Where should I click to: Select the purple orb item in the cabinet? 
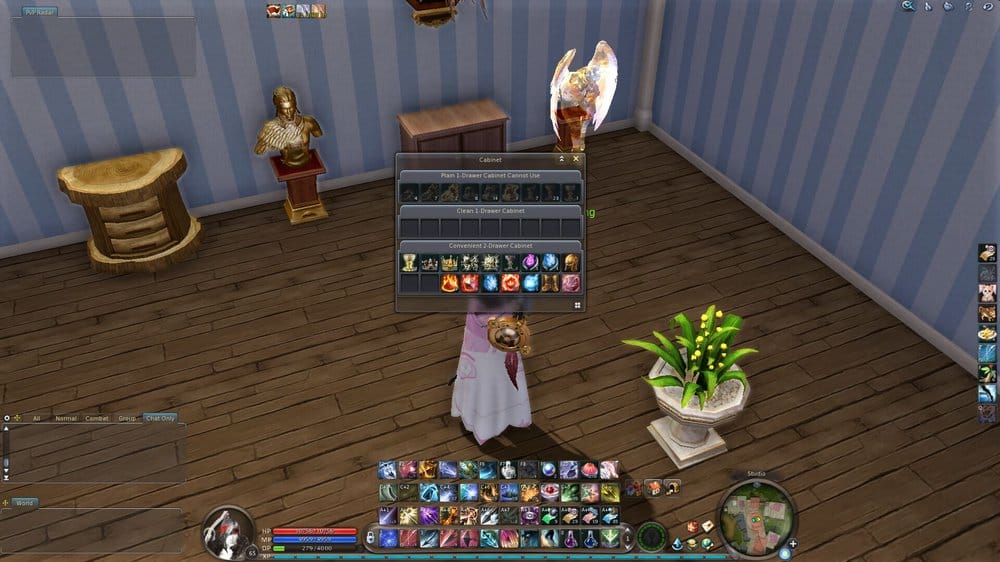tap(531, 263)
